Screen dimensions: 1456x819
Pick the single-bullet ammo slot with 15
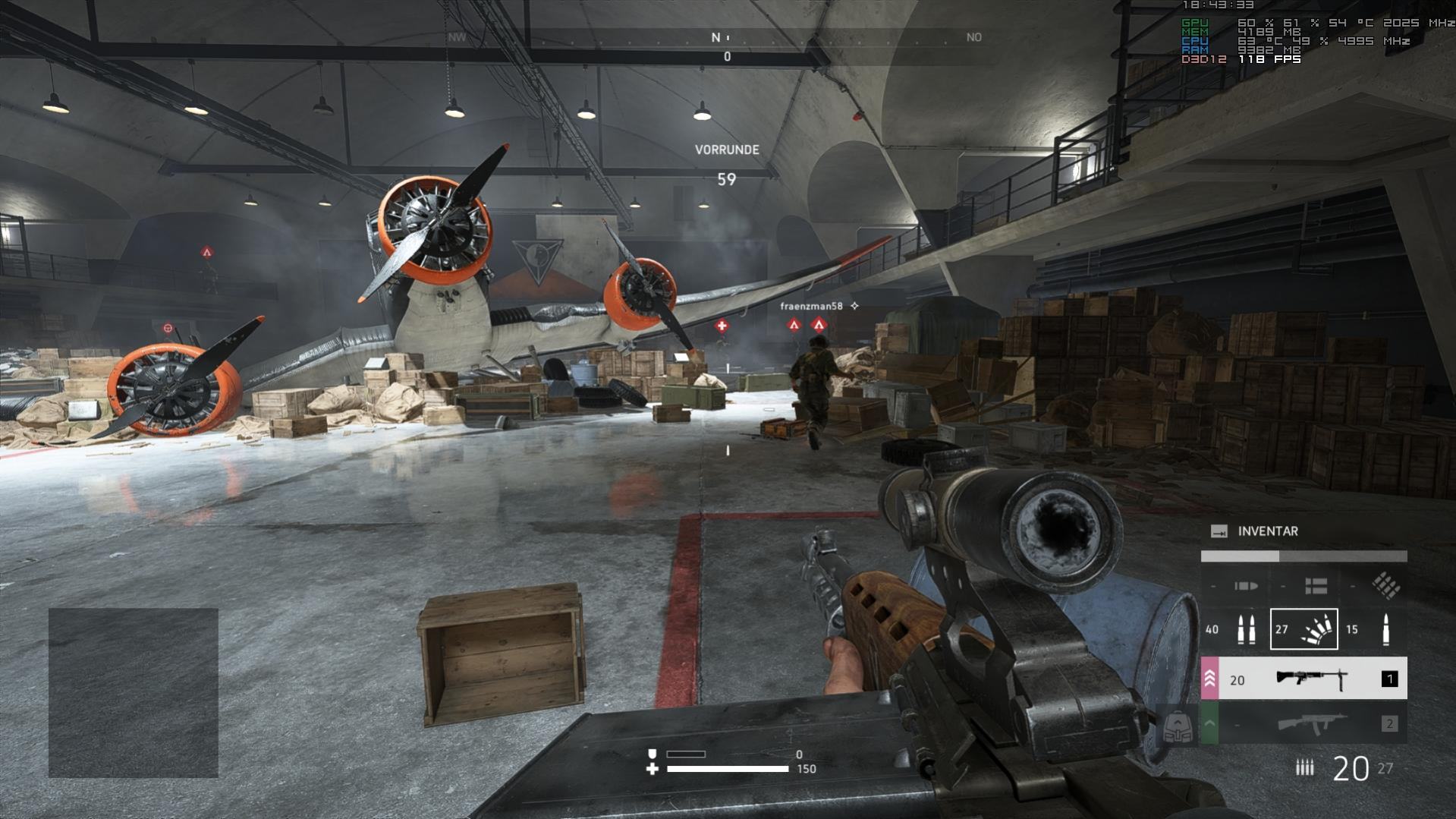(x=1372, y=629)
